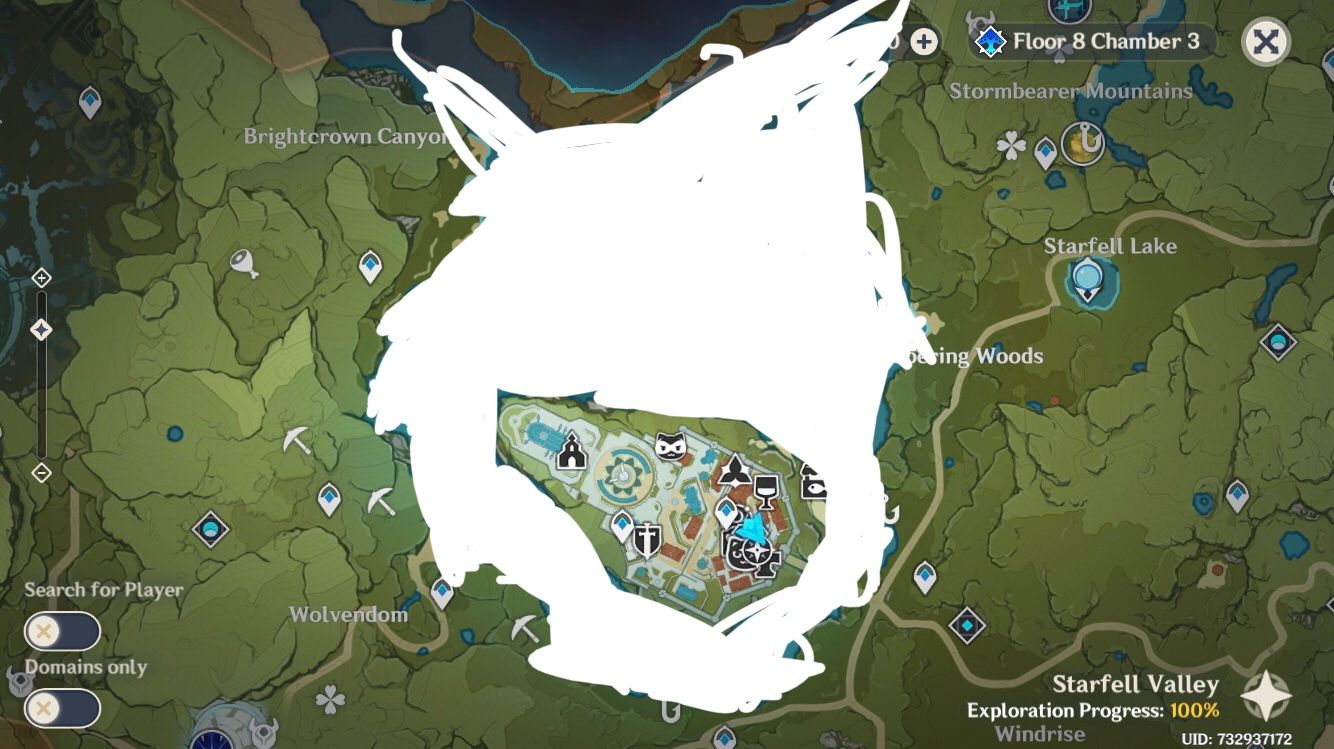Turn on the Domains only filter

tap(64, 708)
